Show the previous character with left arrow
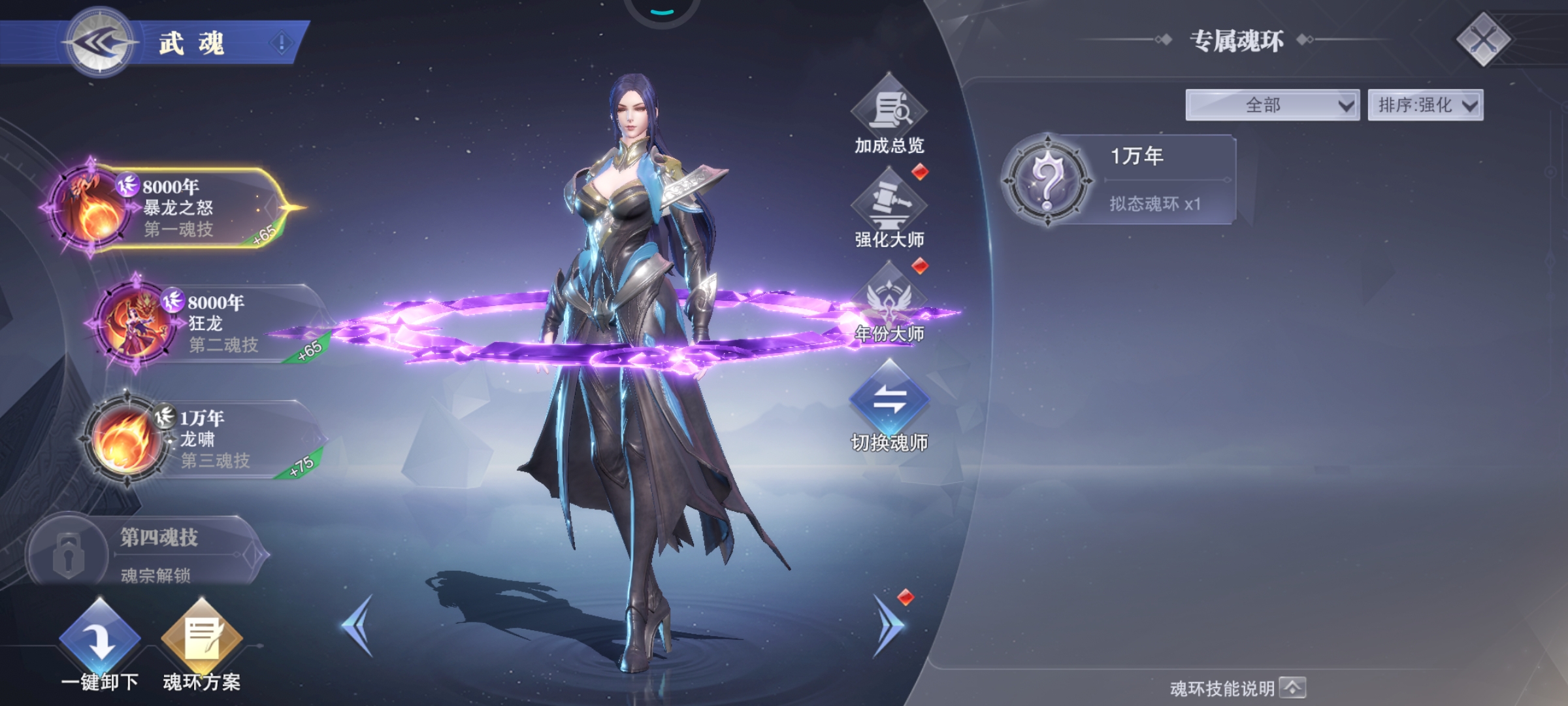 358,626
